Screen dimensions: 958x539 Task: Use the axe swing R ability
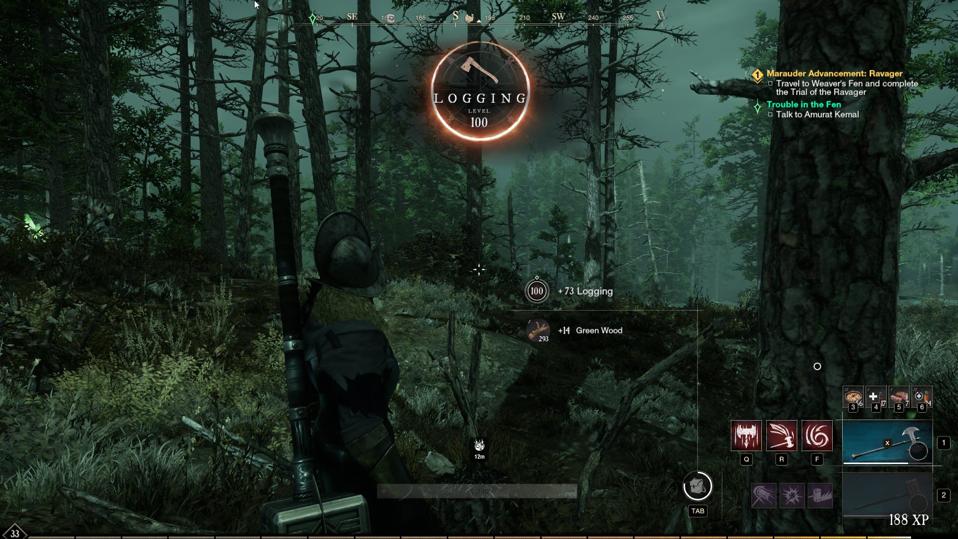click(782, 436)
